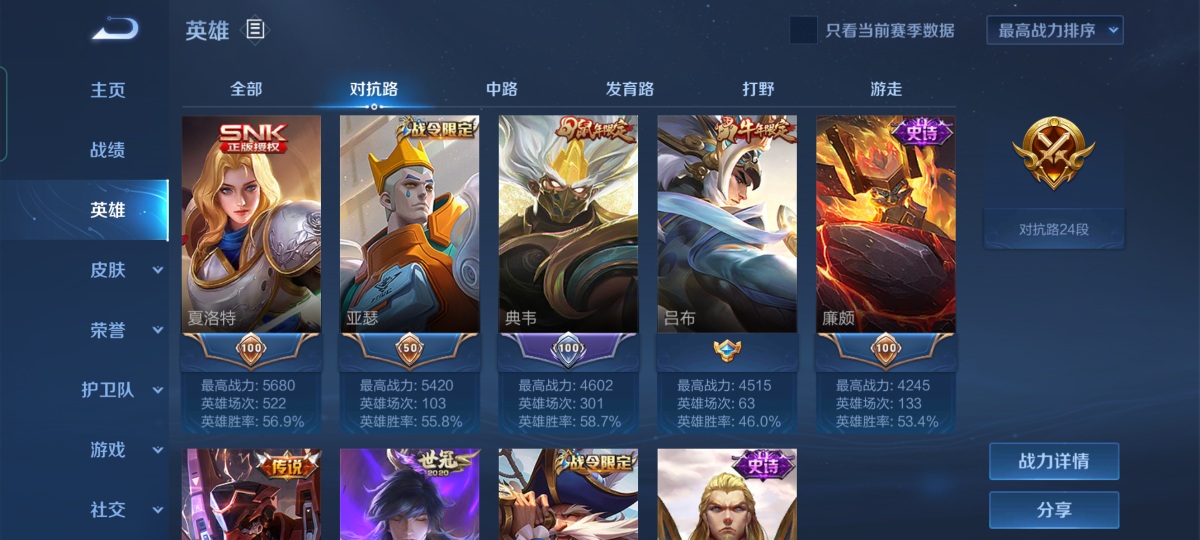Select the 亚瑟 hero card
This screenshot has width=1200, height=540.
[x=409, y=225]
